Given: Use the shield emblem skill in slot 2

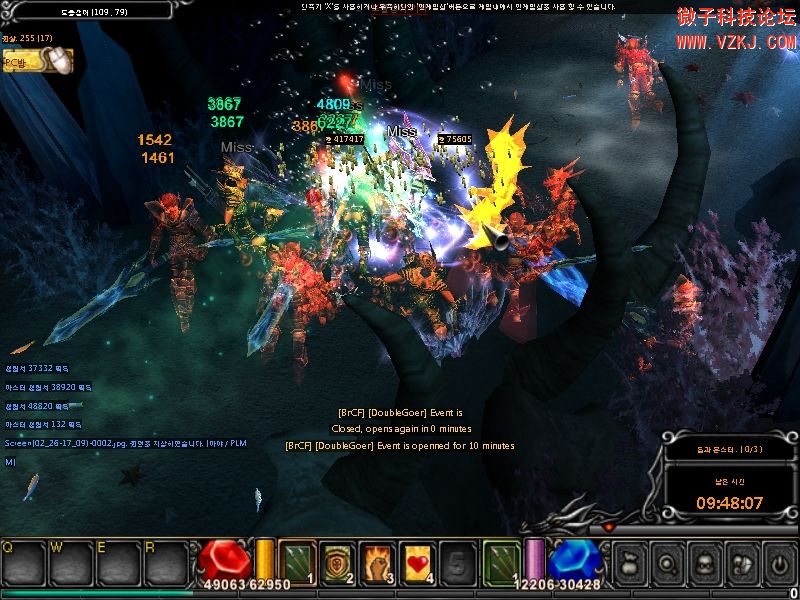Looking at the screenshot, I should 337,560.
